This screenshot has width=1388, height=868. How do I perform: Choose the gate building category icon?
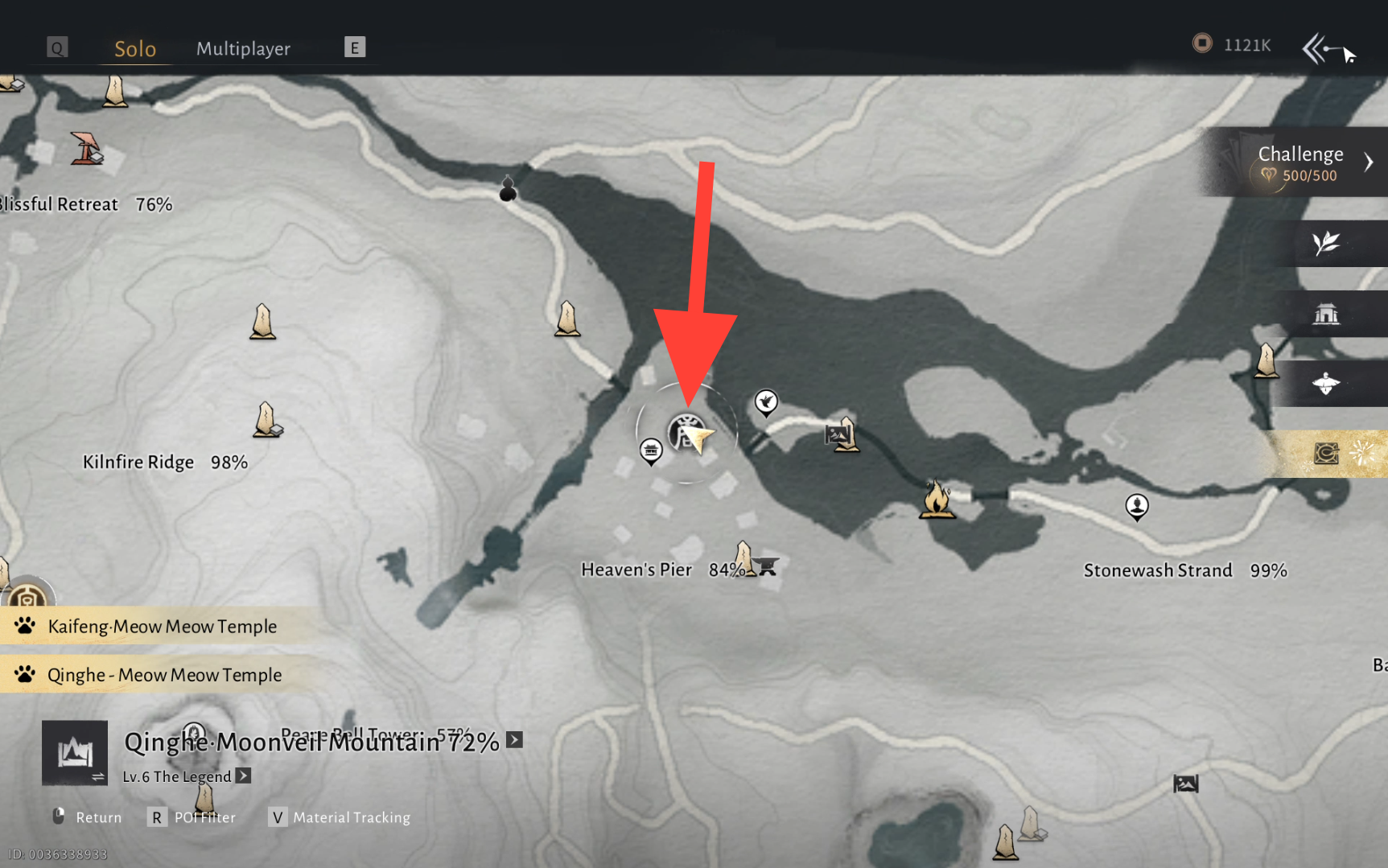pos(1326,314)
